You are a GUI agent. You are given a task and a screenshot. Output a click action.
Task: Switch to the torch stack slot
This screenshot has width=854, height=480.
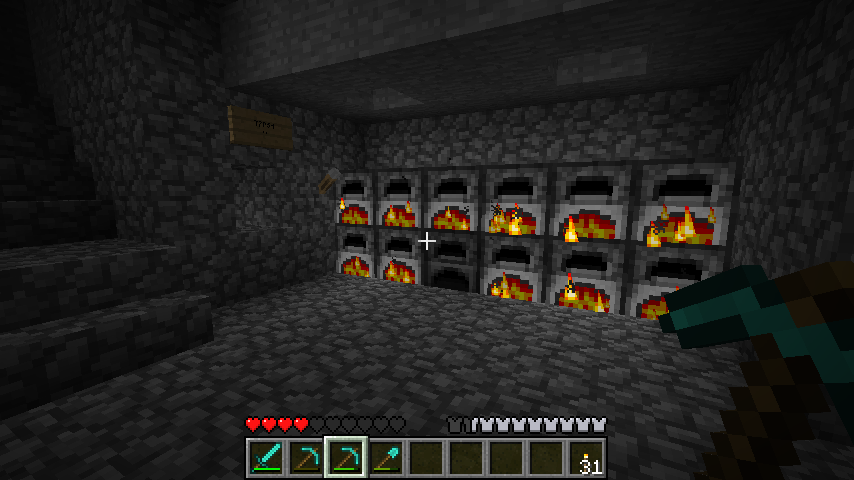point(587,458)
